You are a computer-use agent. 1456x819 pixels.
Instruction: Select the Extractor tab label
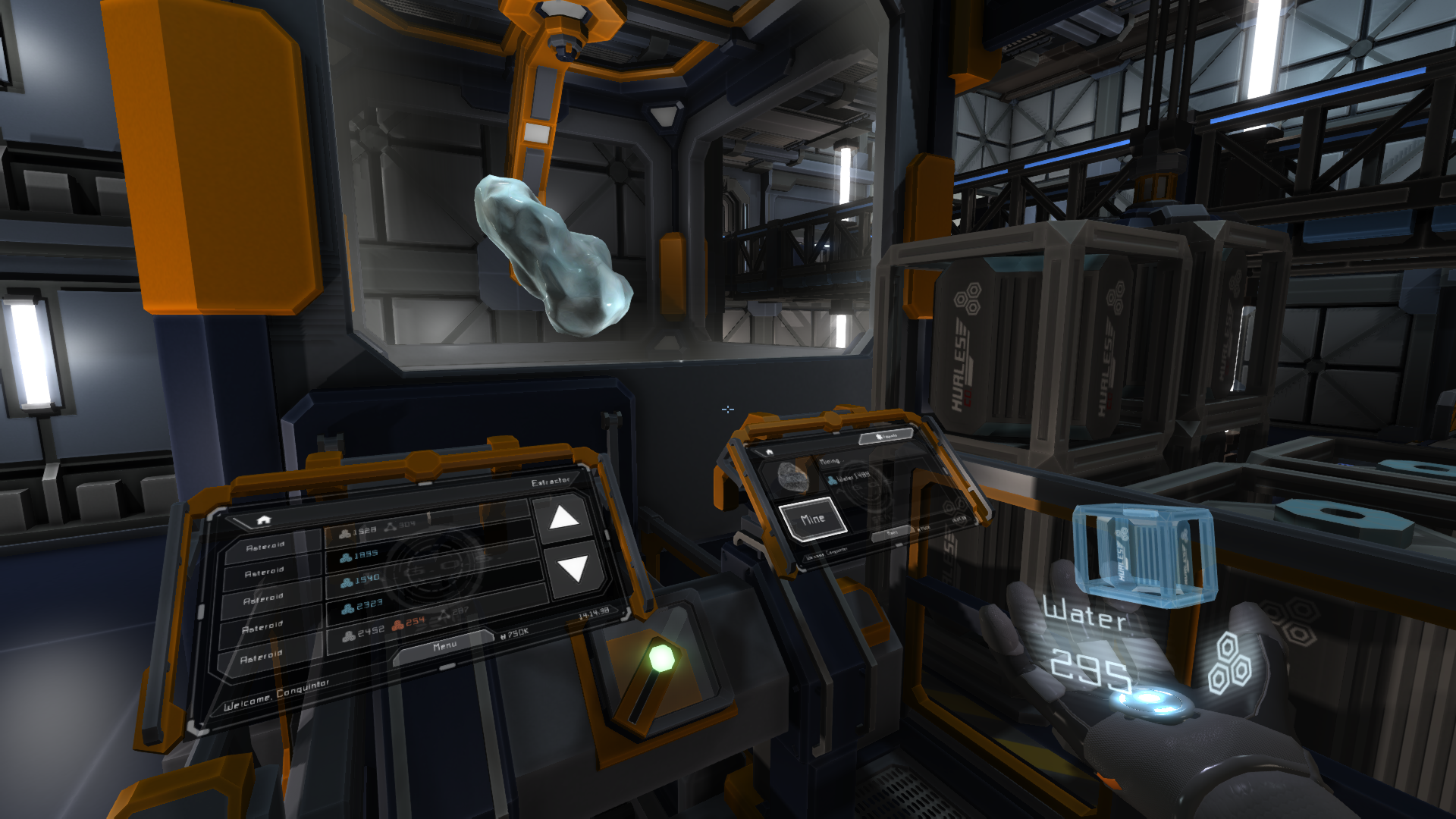550,482
